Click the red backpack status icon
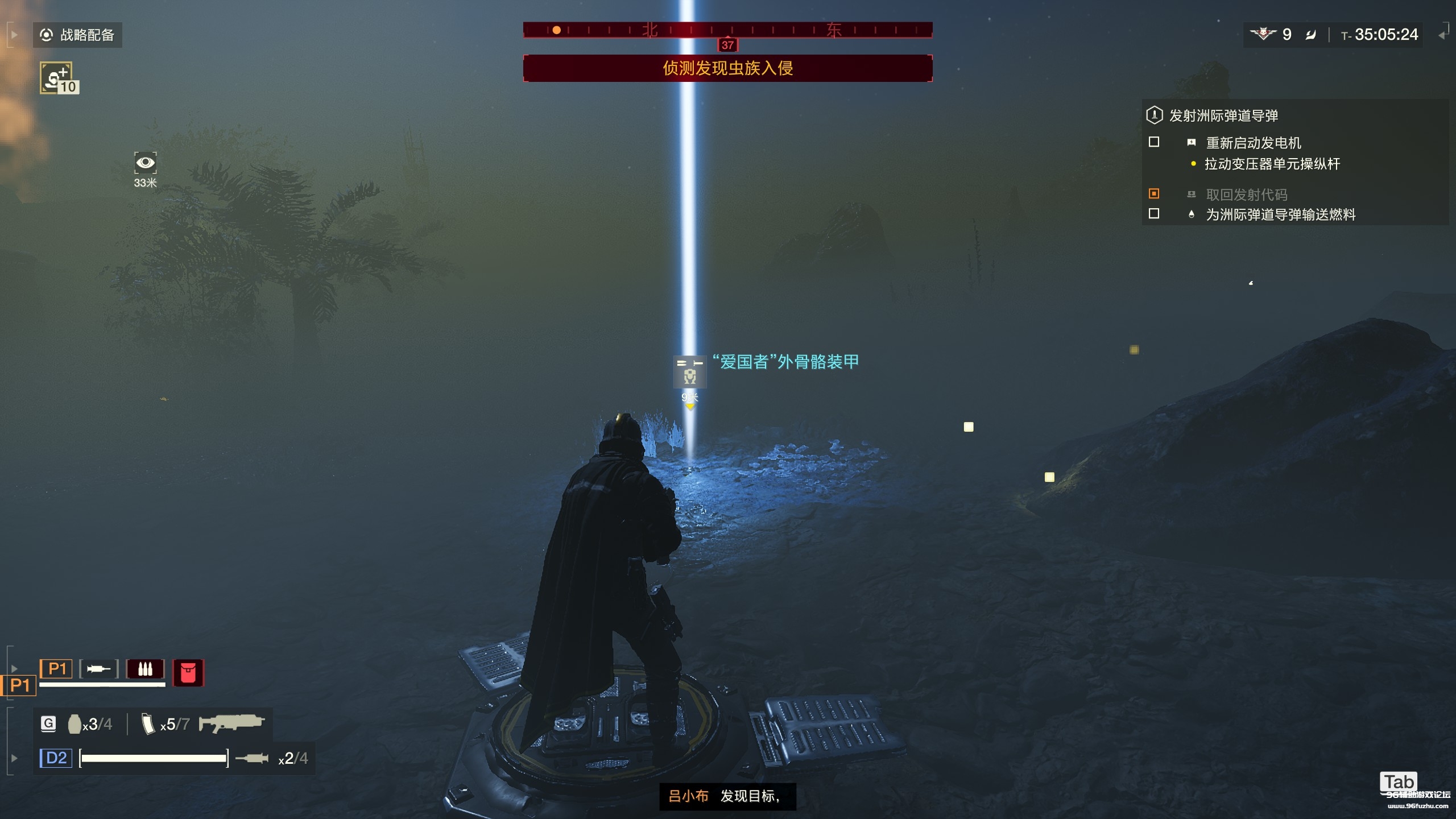 click(188, 673)
